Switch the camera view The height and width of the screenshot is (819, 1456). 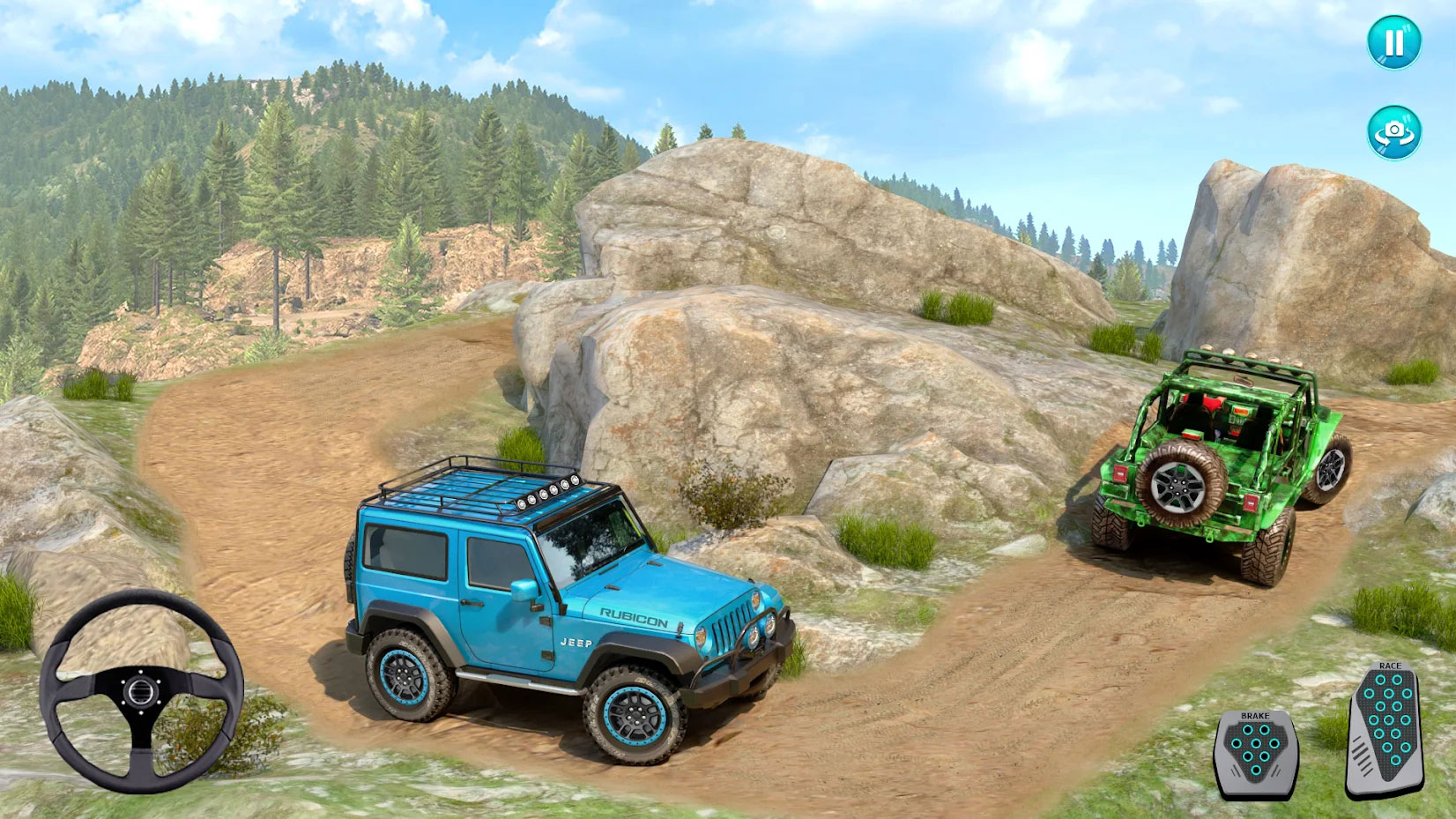1393,132
